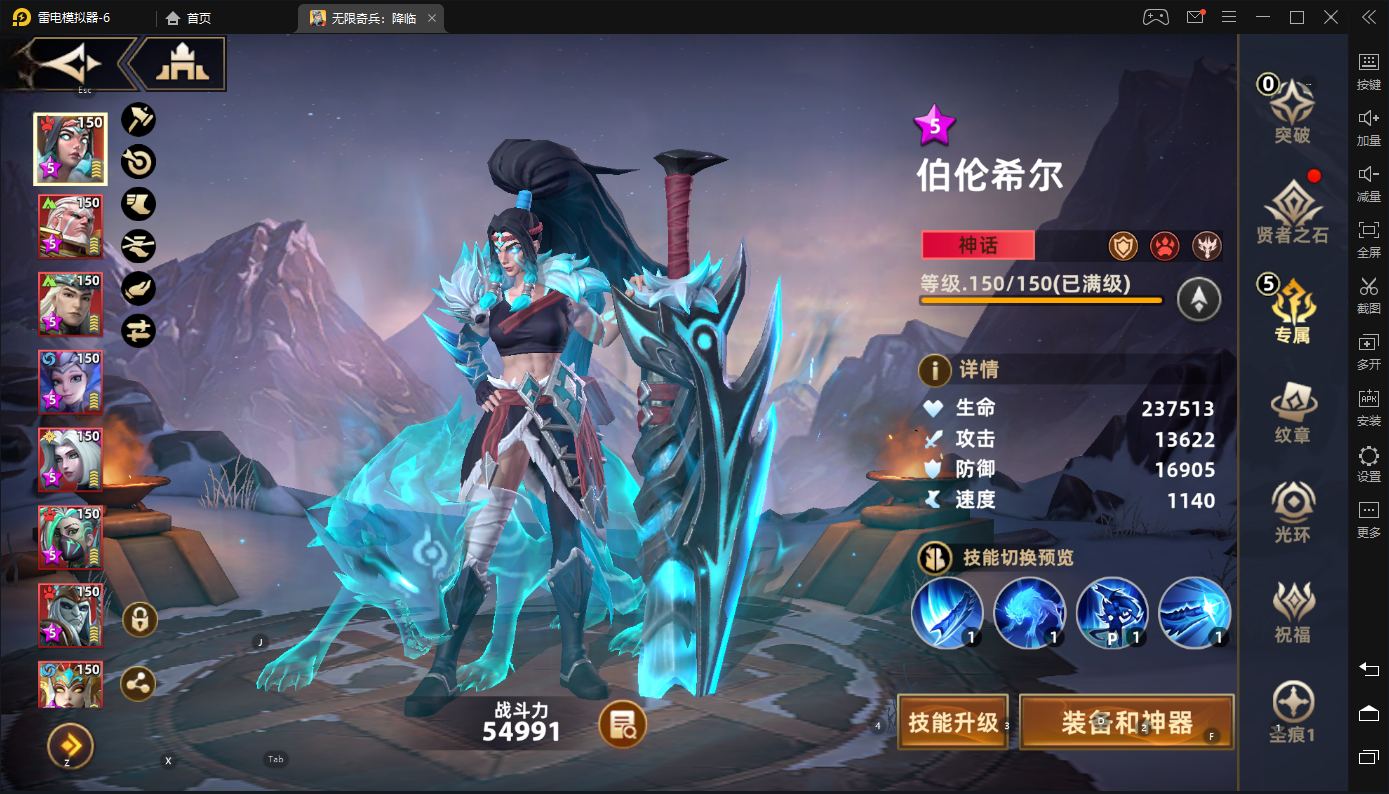Select the first skill icon in skill preview
Viewport: 1389px width, 794px height.
tap(947, 612)
